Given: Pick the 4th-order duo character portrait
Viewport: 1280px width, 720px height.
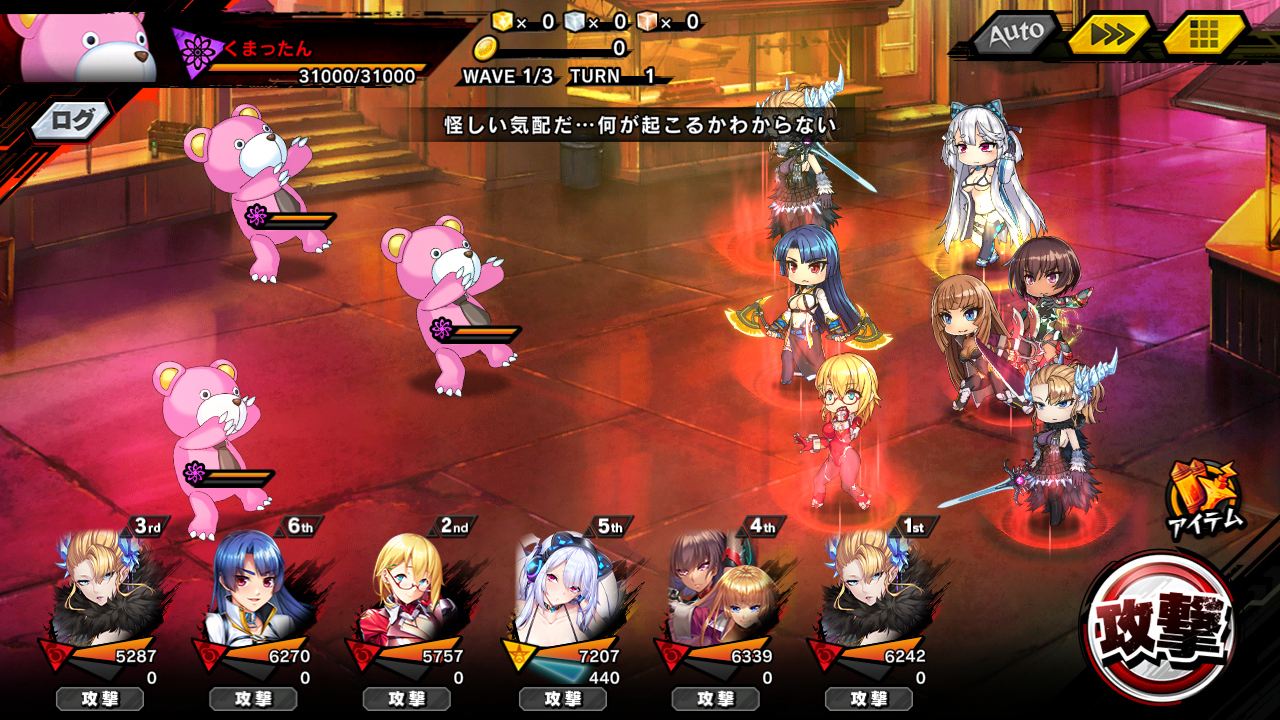Looking at the screenshot, I should pyautogui.click(x=716, y=590).
